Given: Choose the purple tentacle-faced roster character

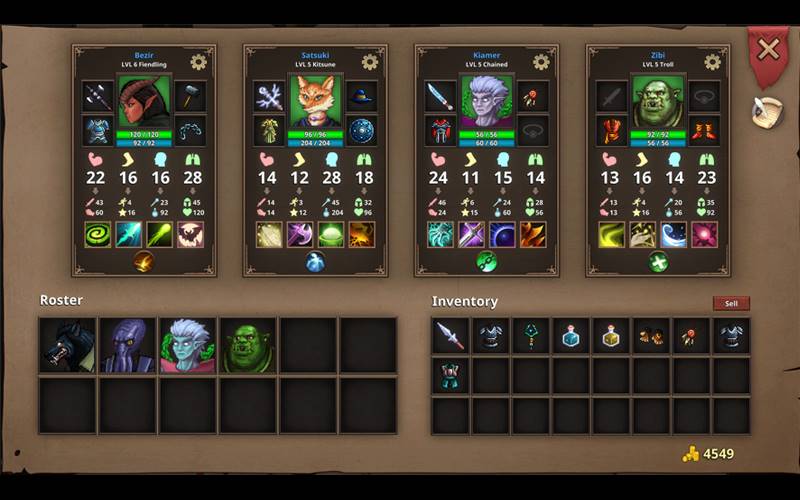Looking at the screenshot, I should tap(128, 346).
